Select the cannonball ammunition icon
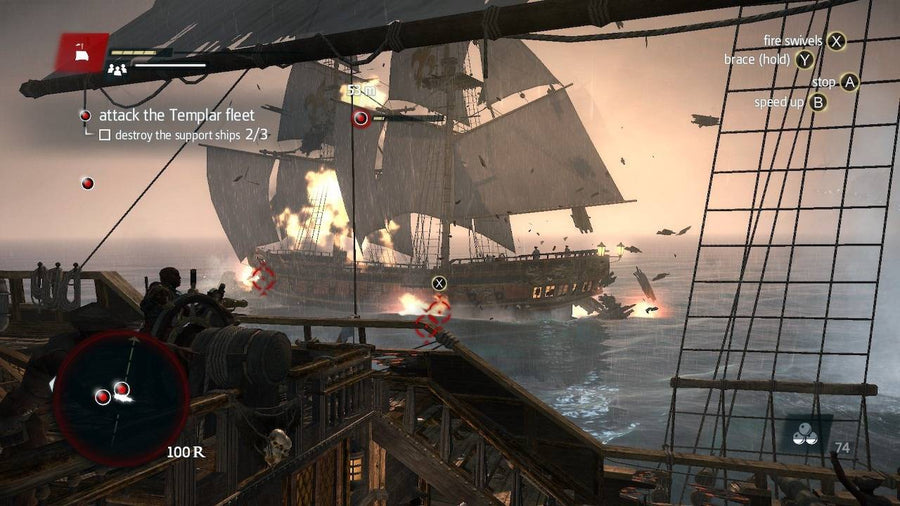Screen dimensions: 900x506 coord(806,435)
